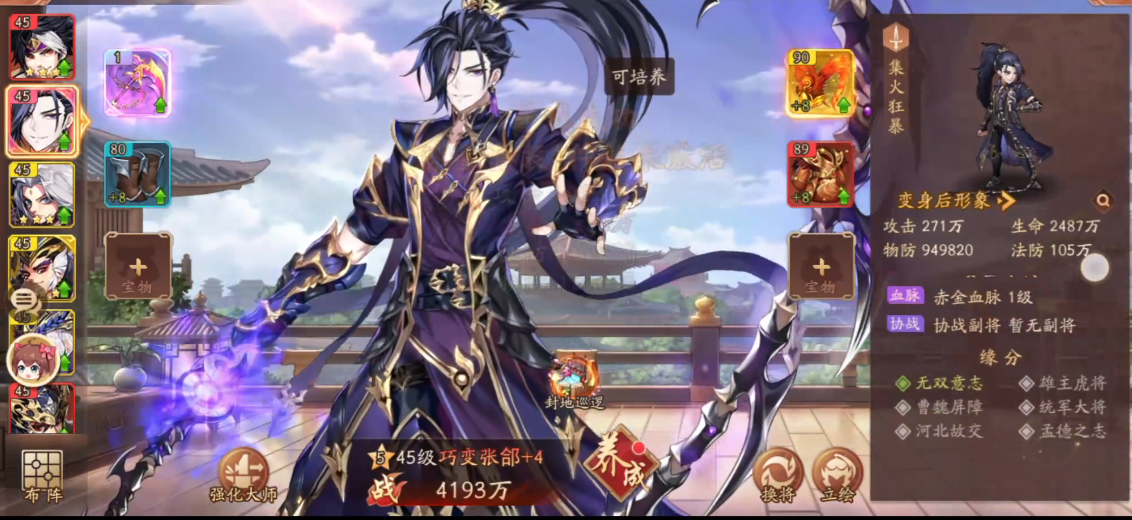
Task: Choose the white-haired hero portrait
Action: [x=42, y=195]
